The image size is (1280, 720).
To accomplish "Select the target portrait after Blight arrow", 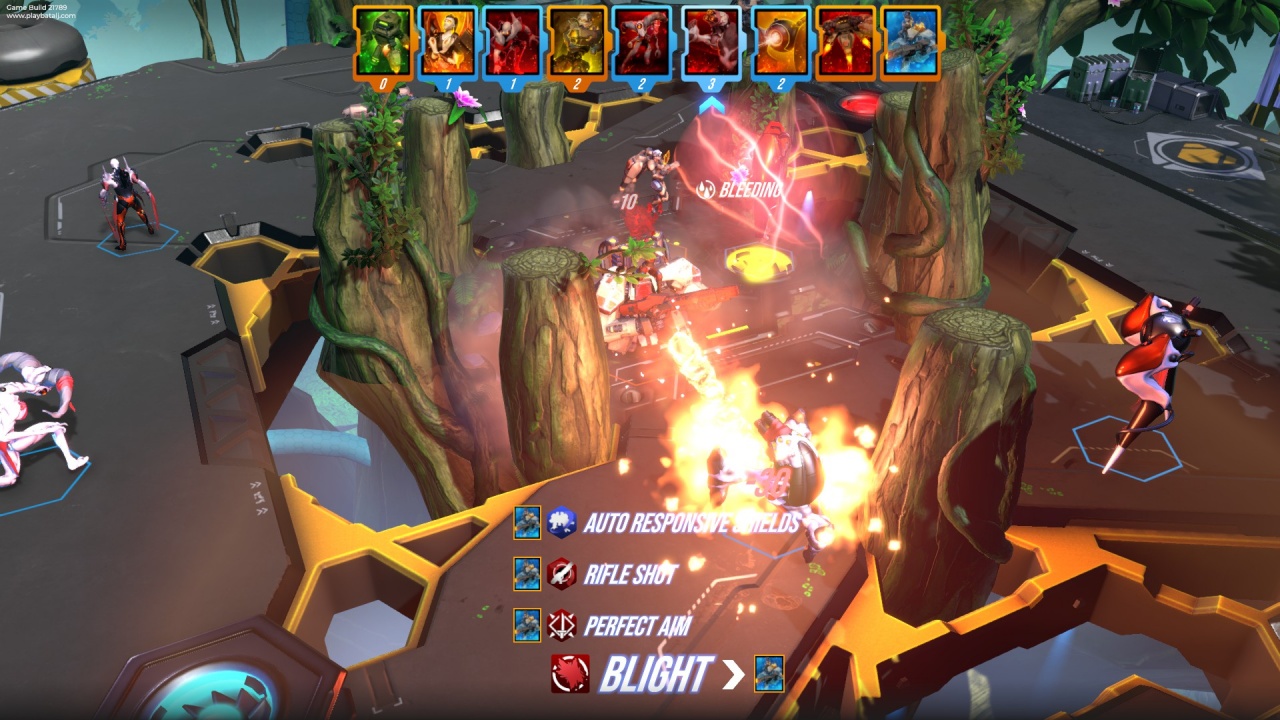I will (x=769, y=674).
